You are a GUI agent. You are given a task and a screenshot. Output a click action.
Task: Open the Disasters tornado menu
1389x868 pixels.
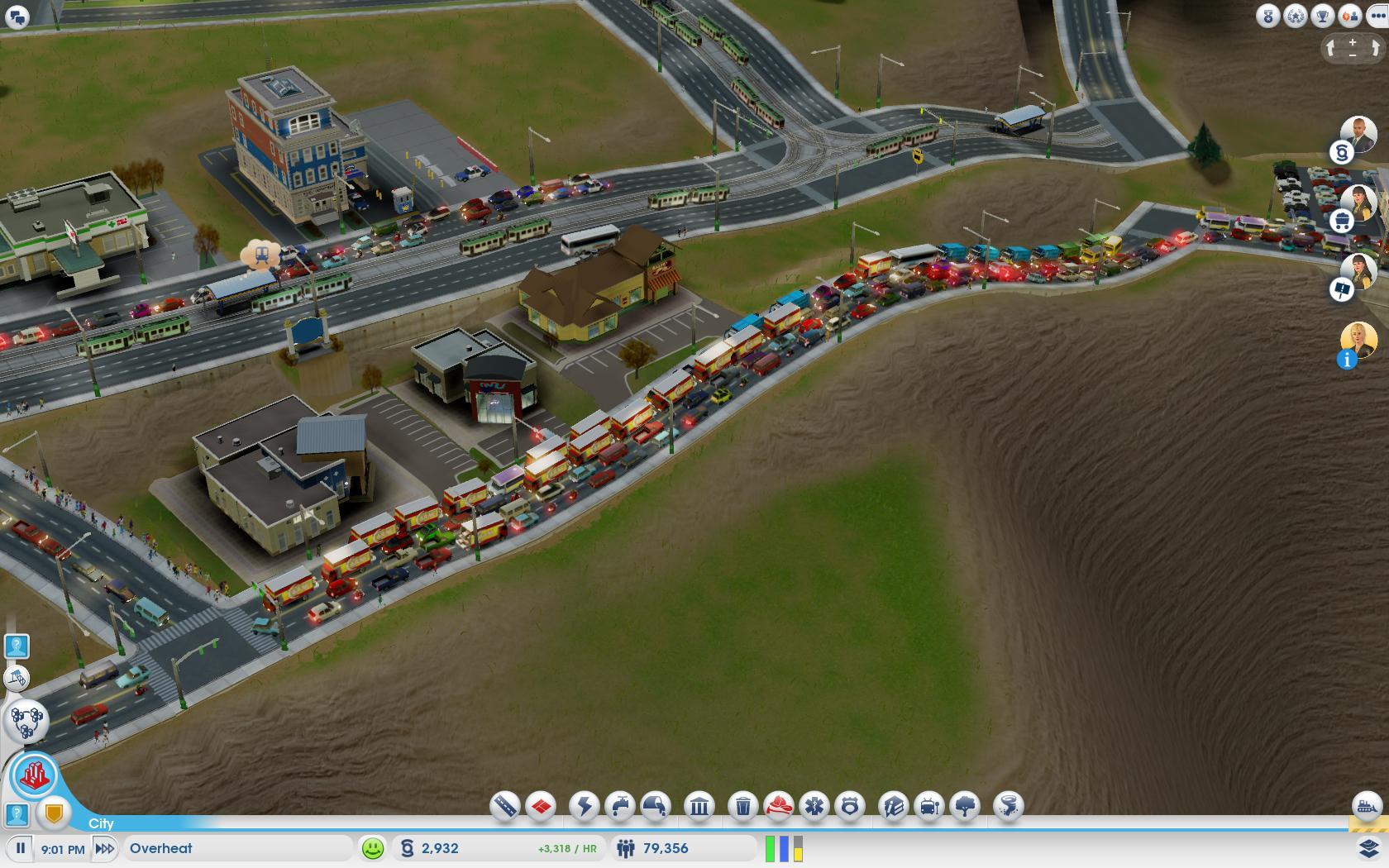1008,805
